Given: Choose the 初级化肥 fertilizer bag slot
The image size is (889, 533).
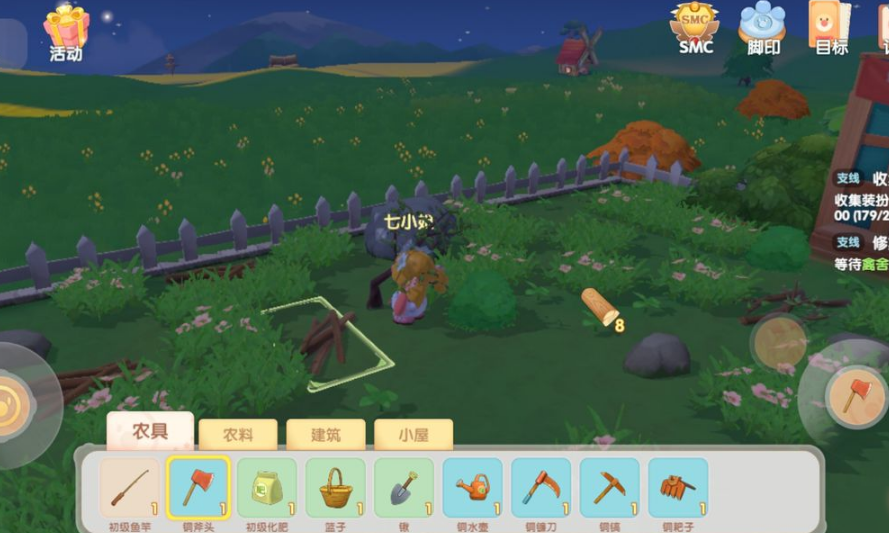Looking at the screenshot, I should (267, 488).
